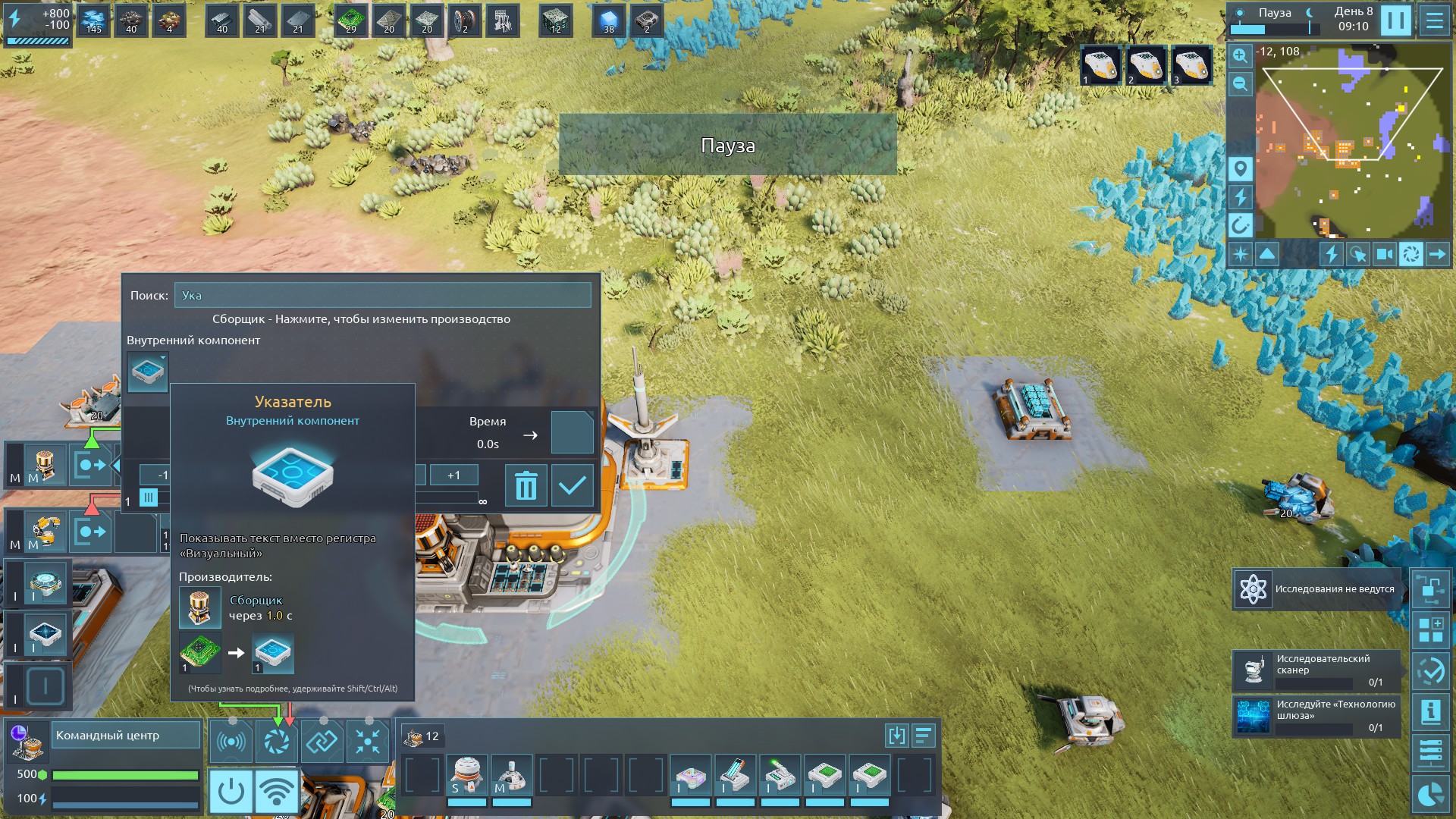The image size is (1456, 819).
Task: Select unit group 1 icon
Action: [x=1100, y=65]
